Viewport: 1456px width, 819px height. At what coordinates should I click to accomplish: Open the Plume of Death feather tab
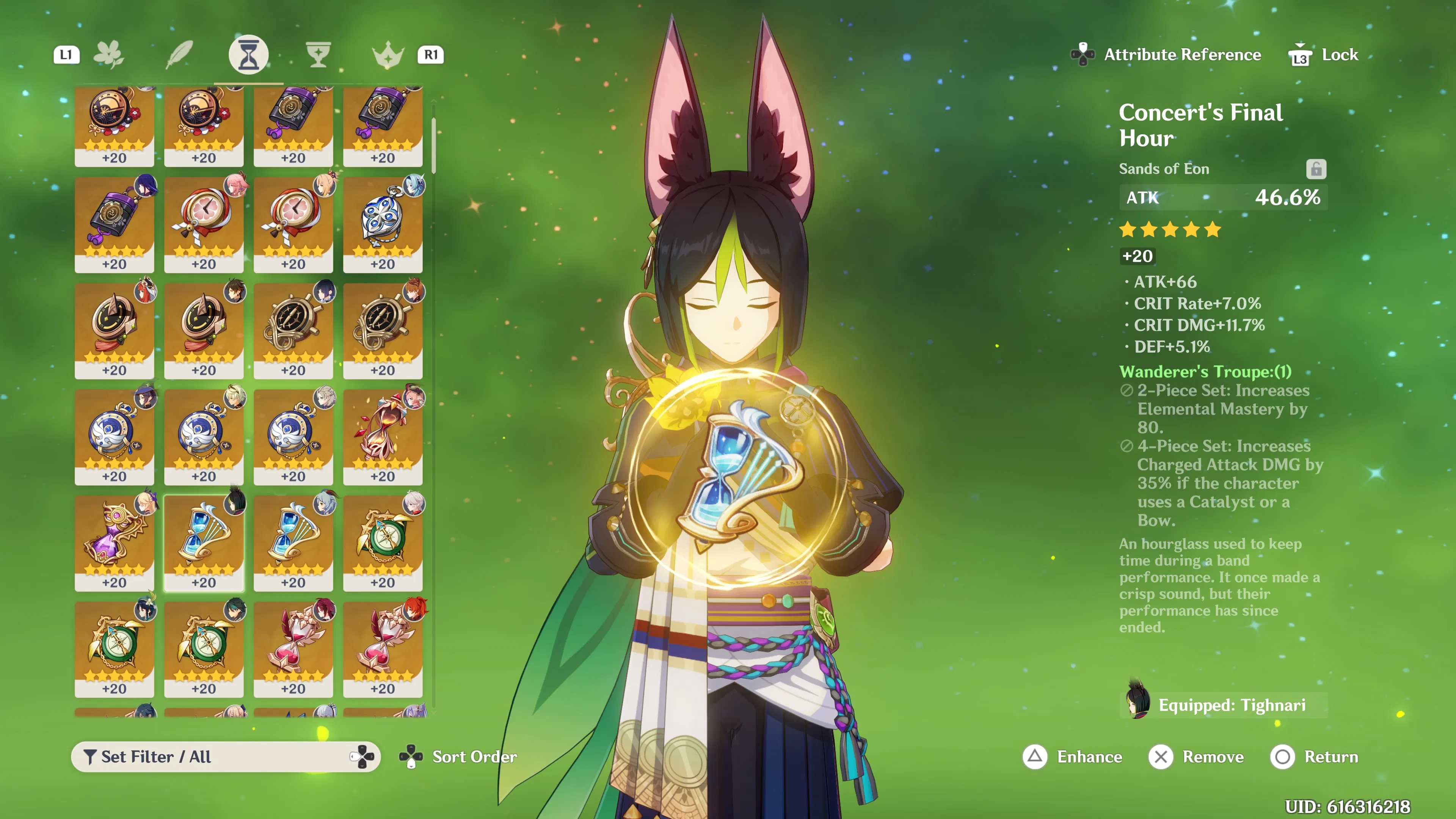pyautogui.click(x=179, y=55)
